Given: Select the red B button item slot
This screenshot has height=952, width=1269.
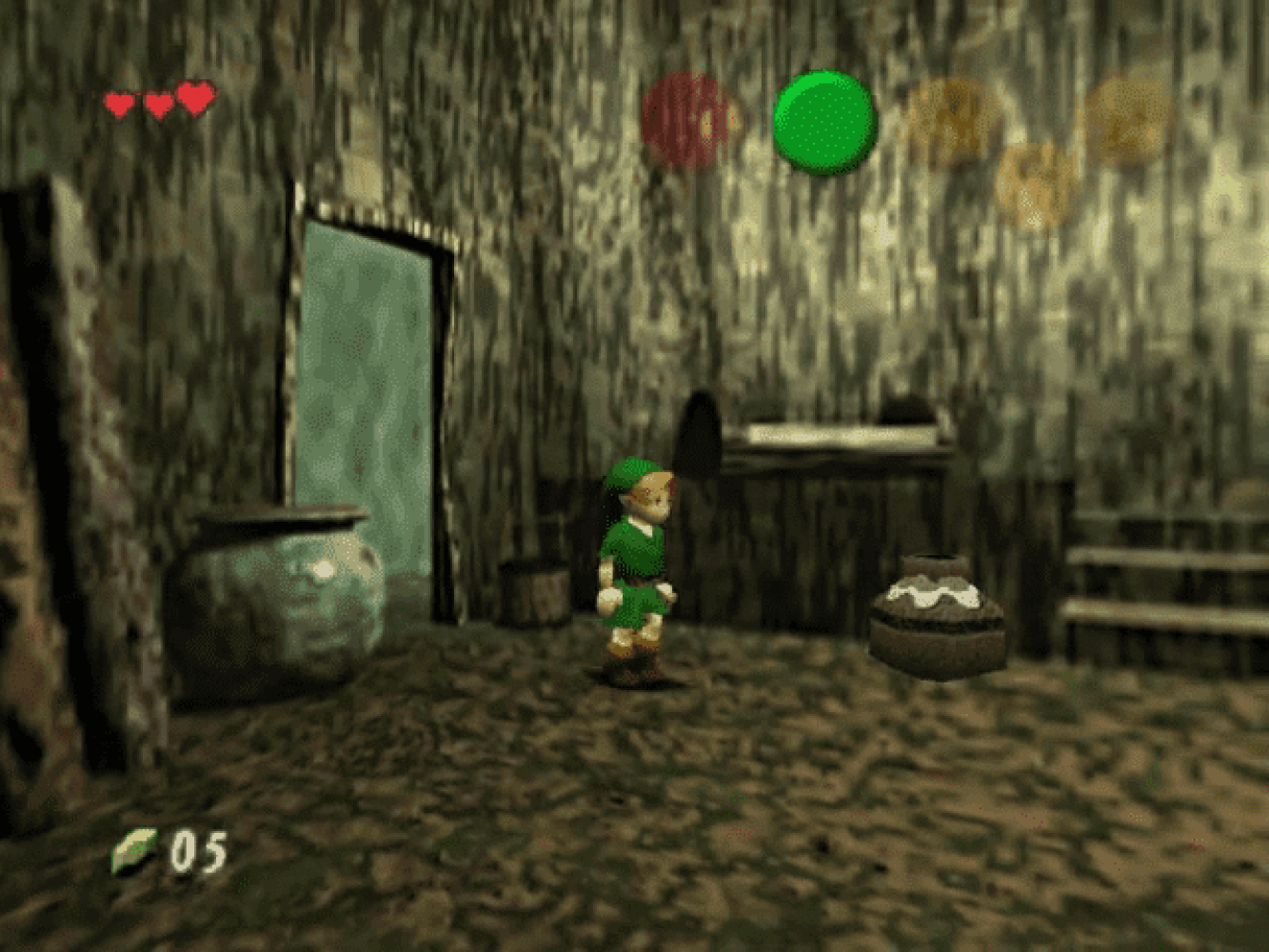Looking at the screenshot, I should [686, 121].
